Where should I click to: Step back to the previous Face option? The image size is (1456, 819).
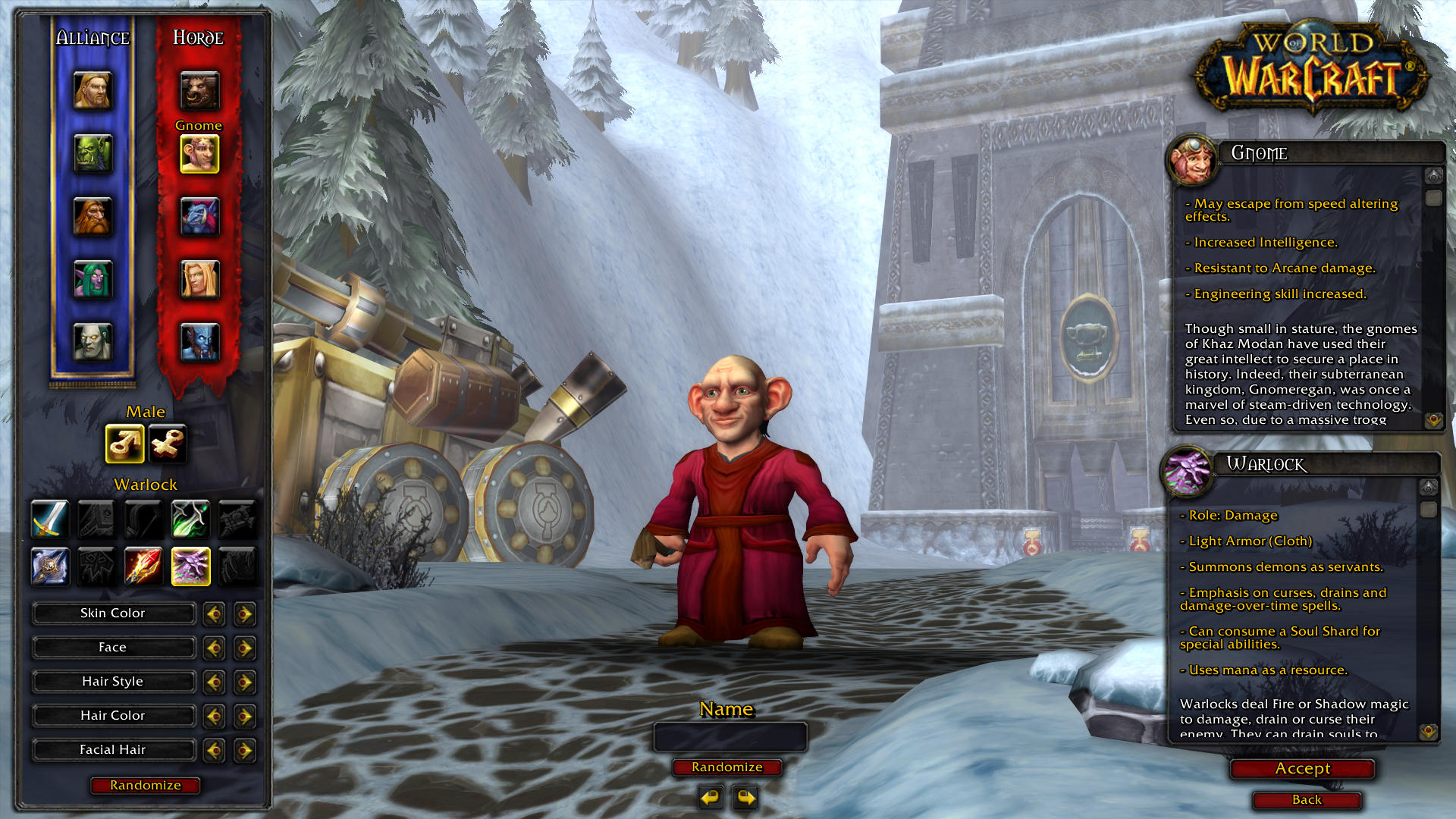pos(214,648)
